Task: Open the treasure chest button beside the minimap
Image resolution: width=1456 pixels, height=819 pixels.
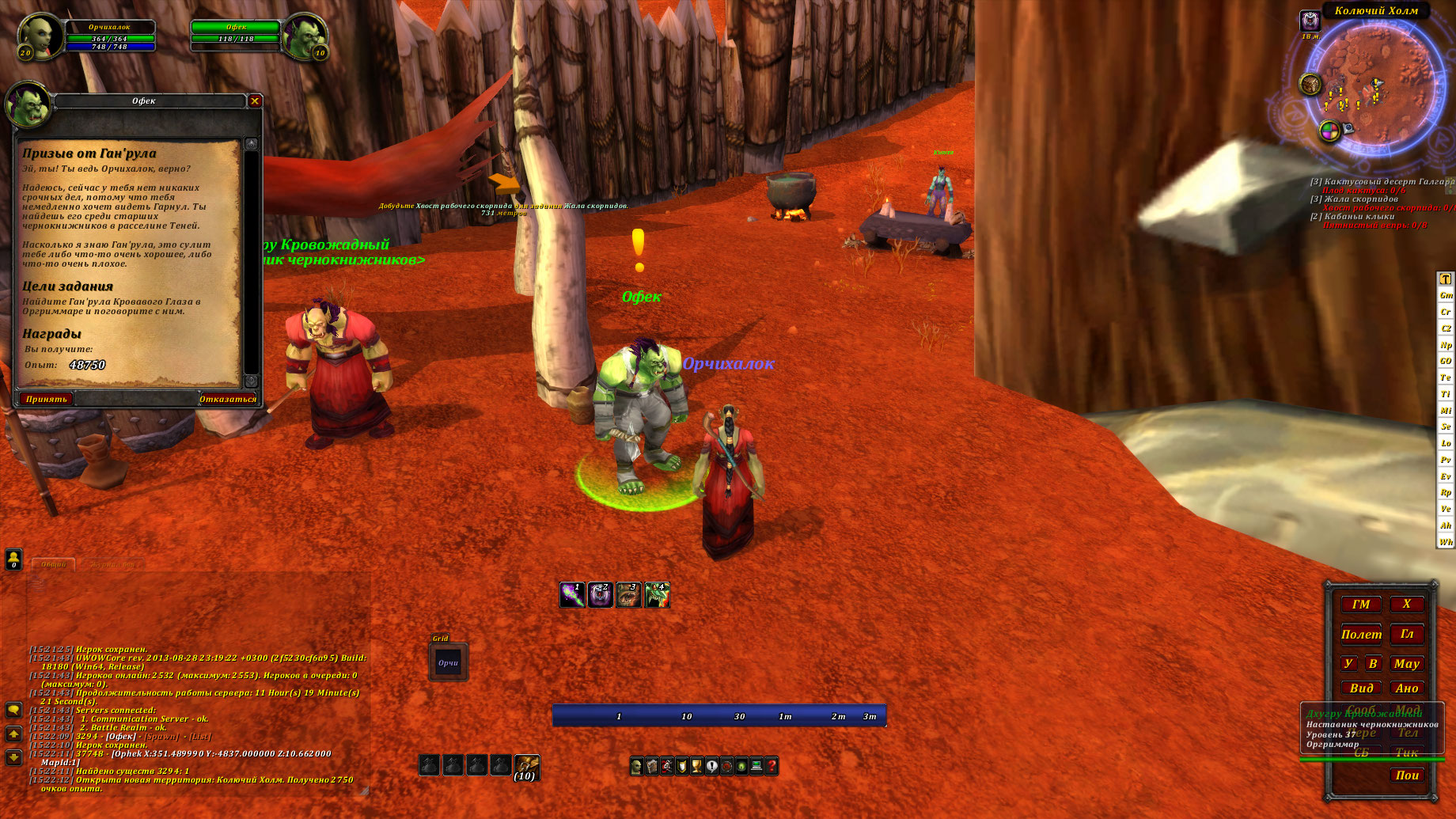Action: [1310, 83]
